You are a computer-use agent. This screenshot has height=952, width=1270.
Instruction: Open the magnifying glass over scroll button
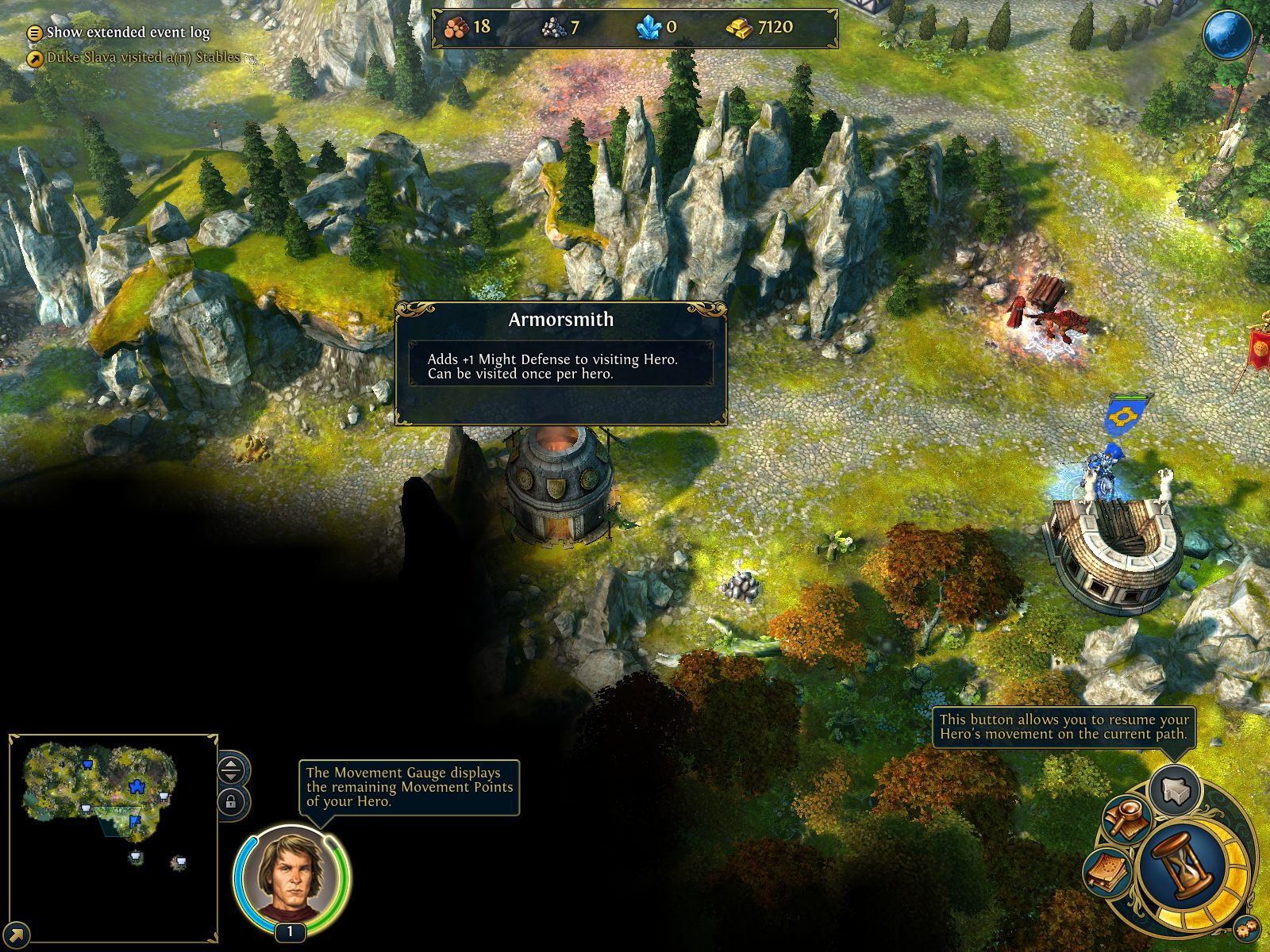1127,819
